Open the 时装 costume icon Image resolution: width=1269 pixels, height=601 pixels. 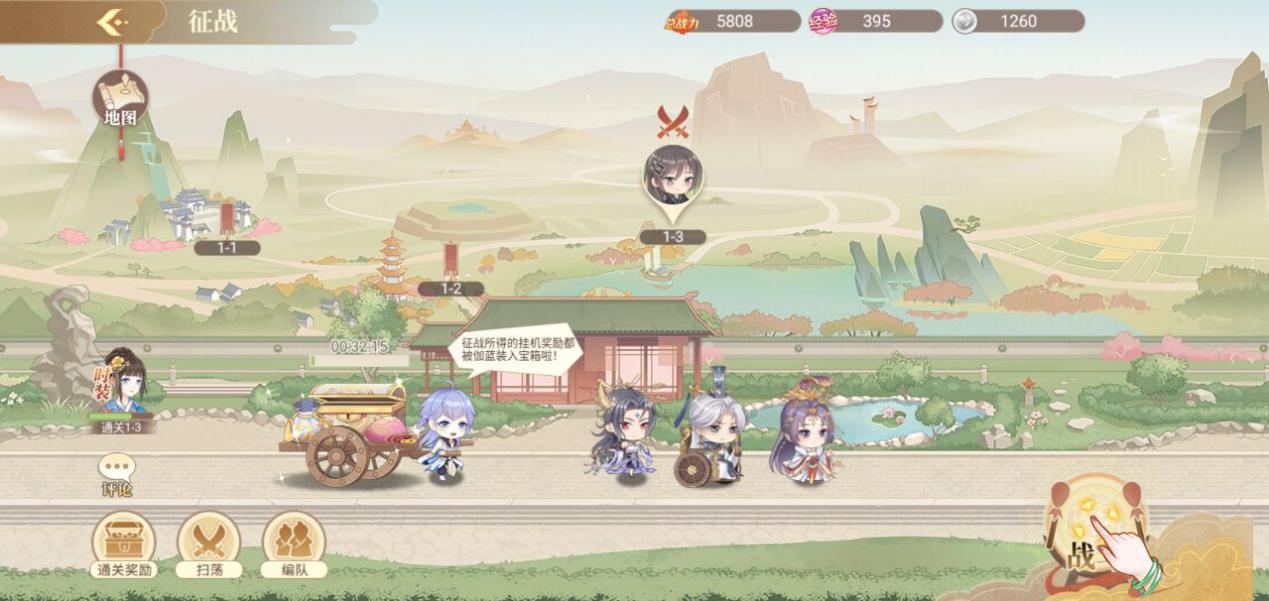coord(122,385)
